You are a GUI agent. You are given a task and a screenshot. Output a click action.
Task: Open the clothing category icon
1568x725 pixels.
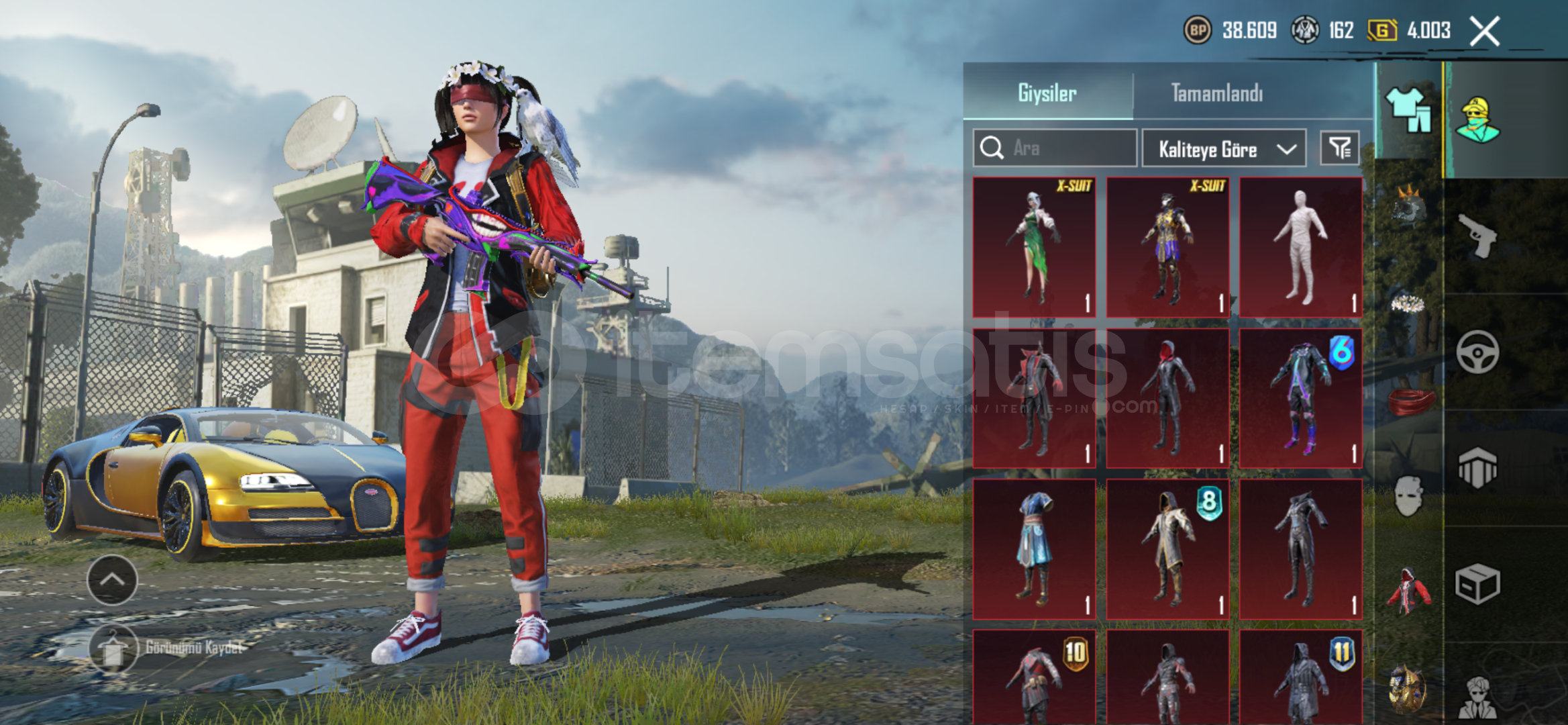point(1408,111)
